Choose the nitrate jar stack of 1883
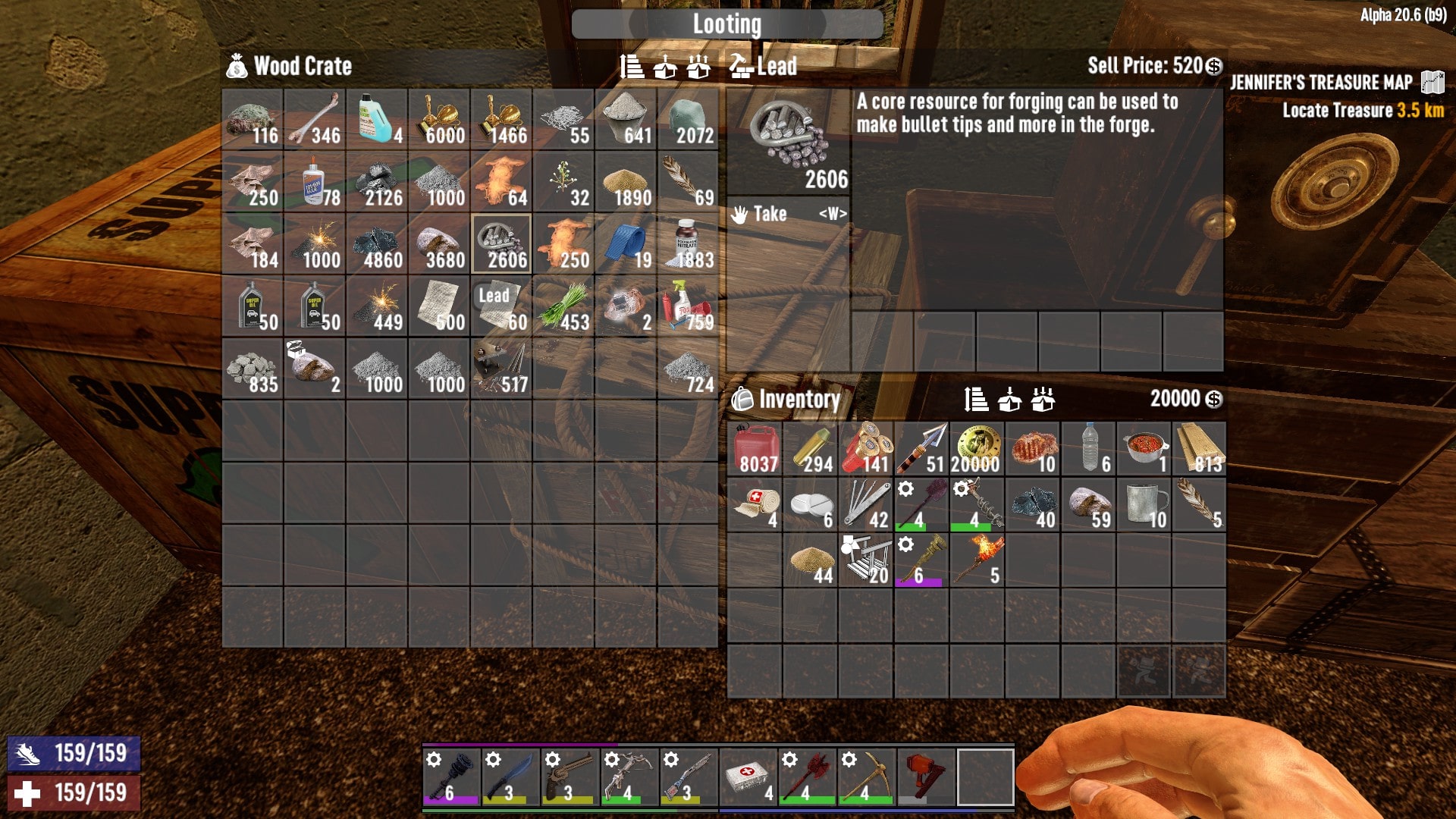Image resolution: width=1456 pixels, height=819 pixels. pyautogui.click(x=688, y=243)
